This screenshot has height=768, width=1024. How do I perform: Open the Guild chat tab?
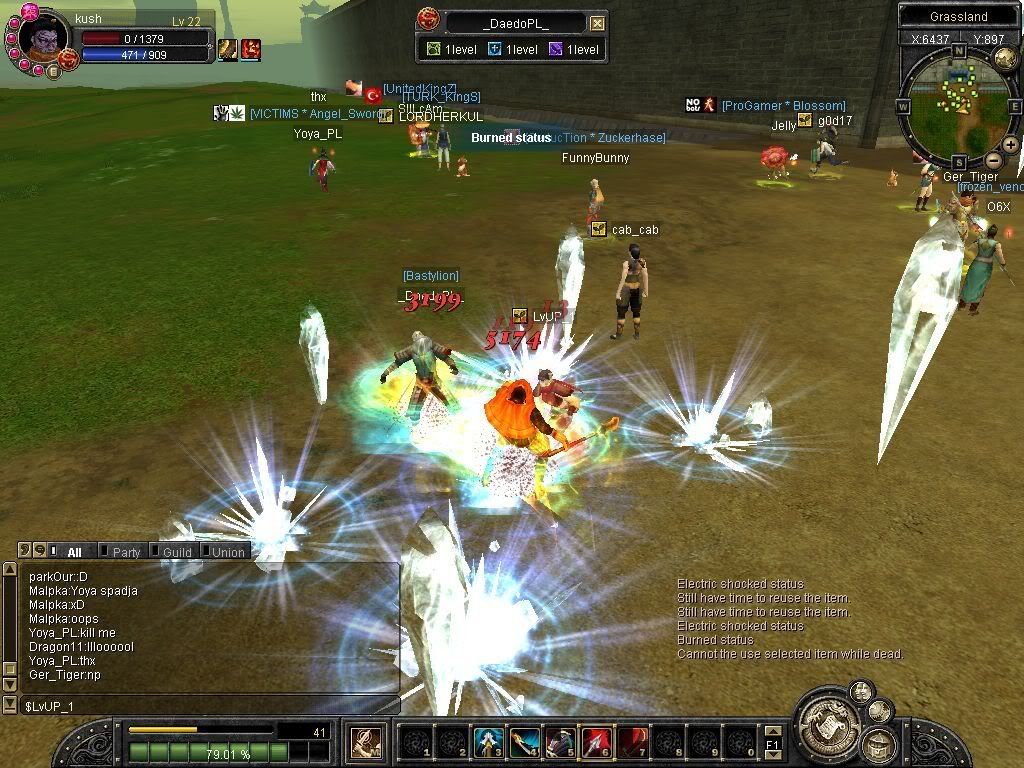177,552
